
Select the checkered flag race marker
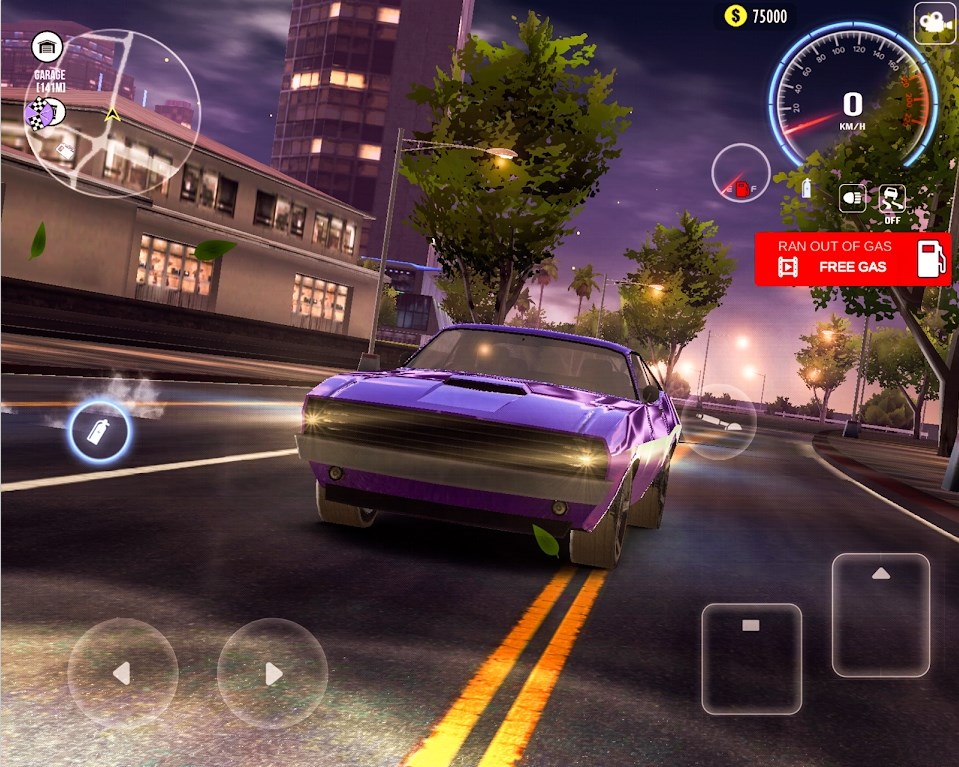[x=40, y=117]
